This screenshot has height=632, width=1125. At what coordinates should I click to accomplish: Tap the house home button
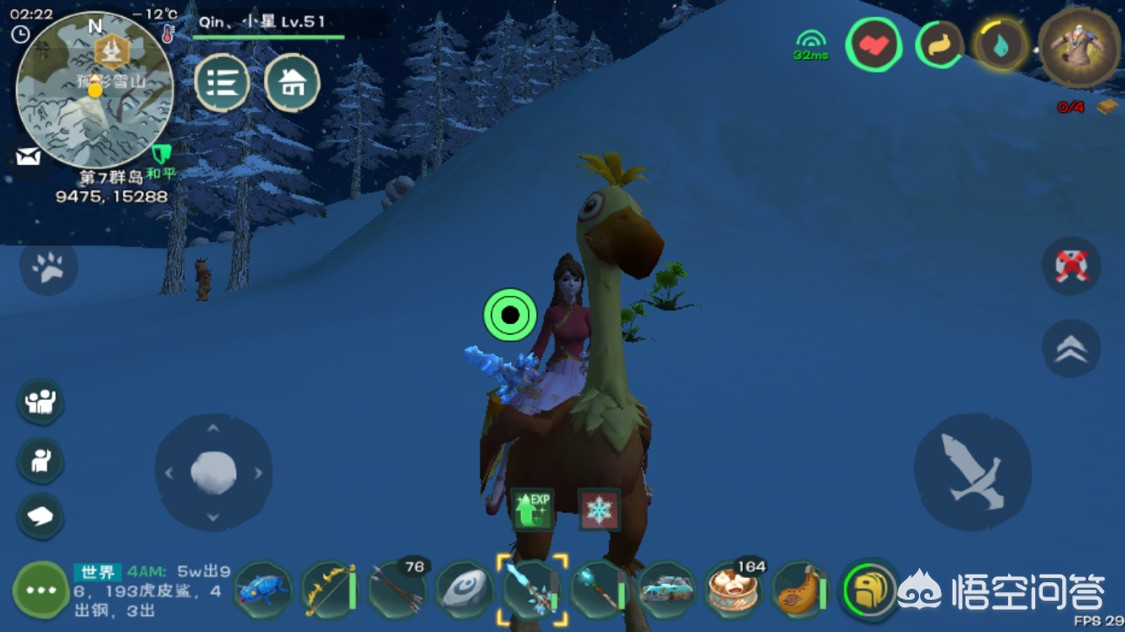292,83
